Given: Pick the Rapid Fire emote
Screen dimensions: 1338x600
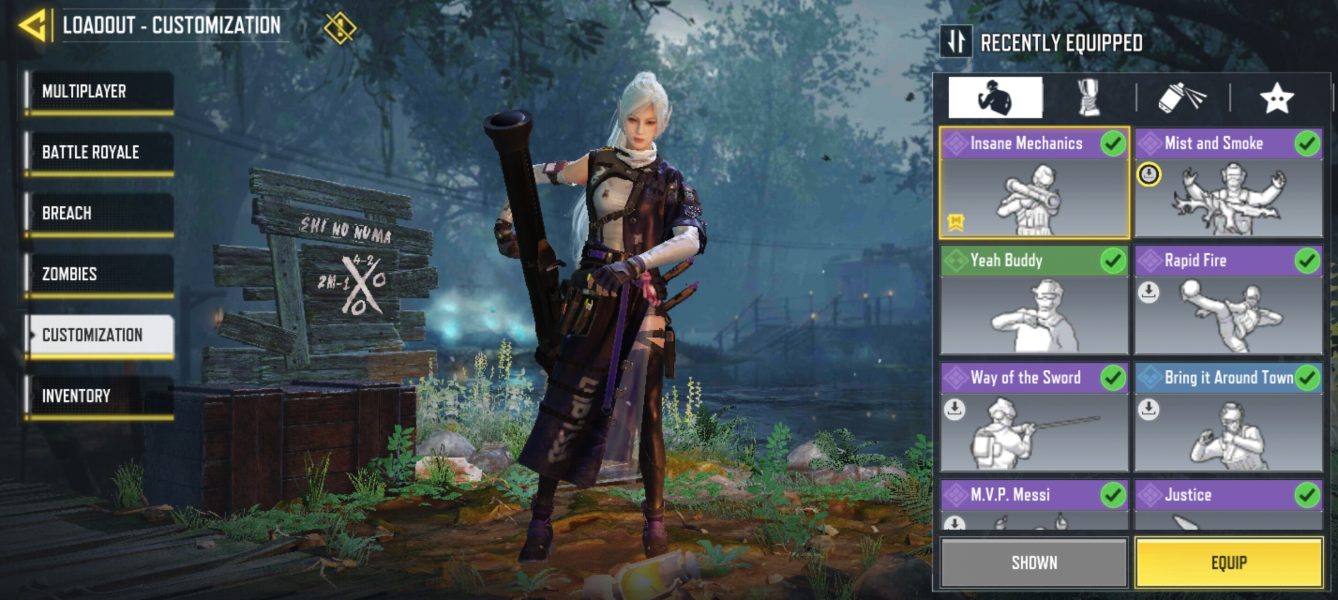Looking at the screenshot, I should coord(1228,301).
